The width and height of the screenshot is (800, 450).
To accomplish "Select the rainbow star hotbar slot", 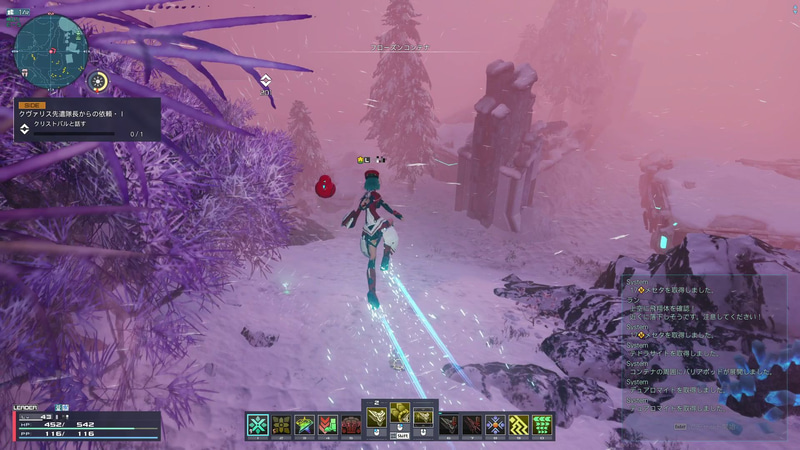I will click(304, 424).
